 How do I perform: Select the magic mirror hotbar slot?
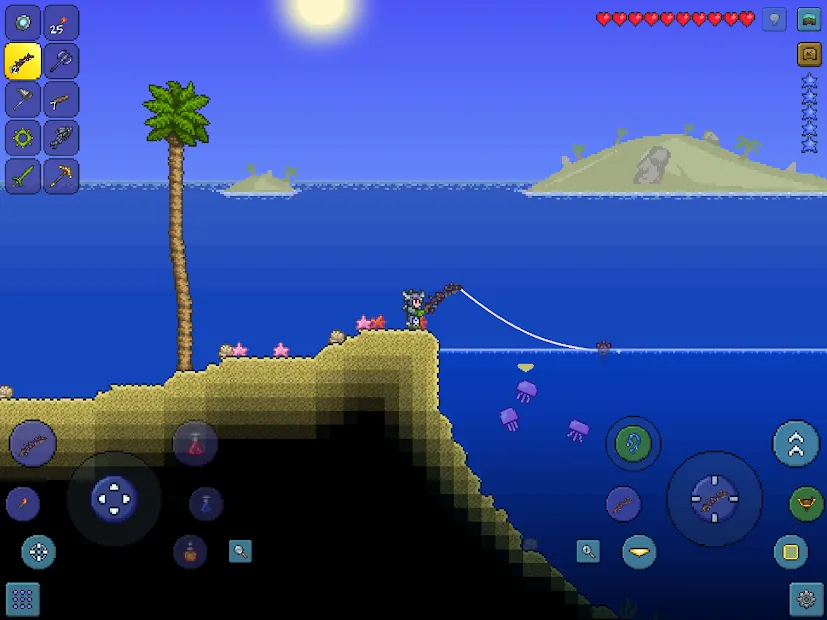point(23,21)
